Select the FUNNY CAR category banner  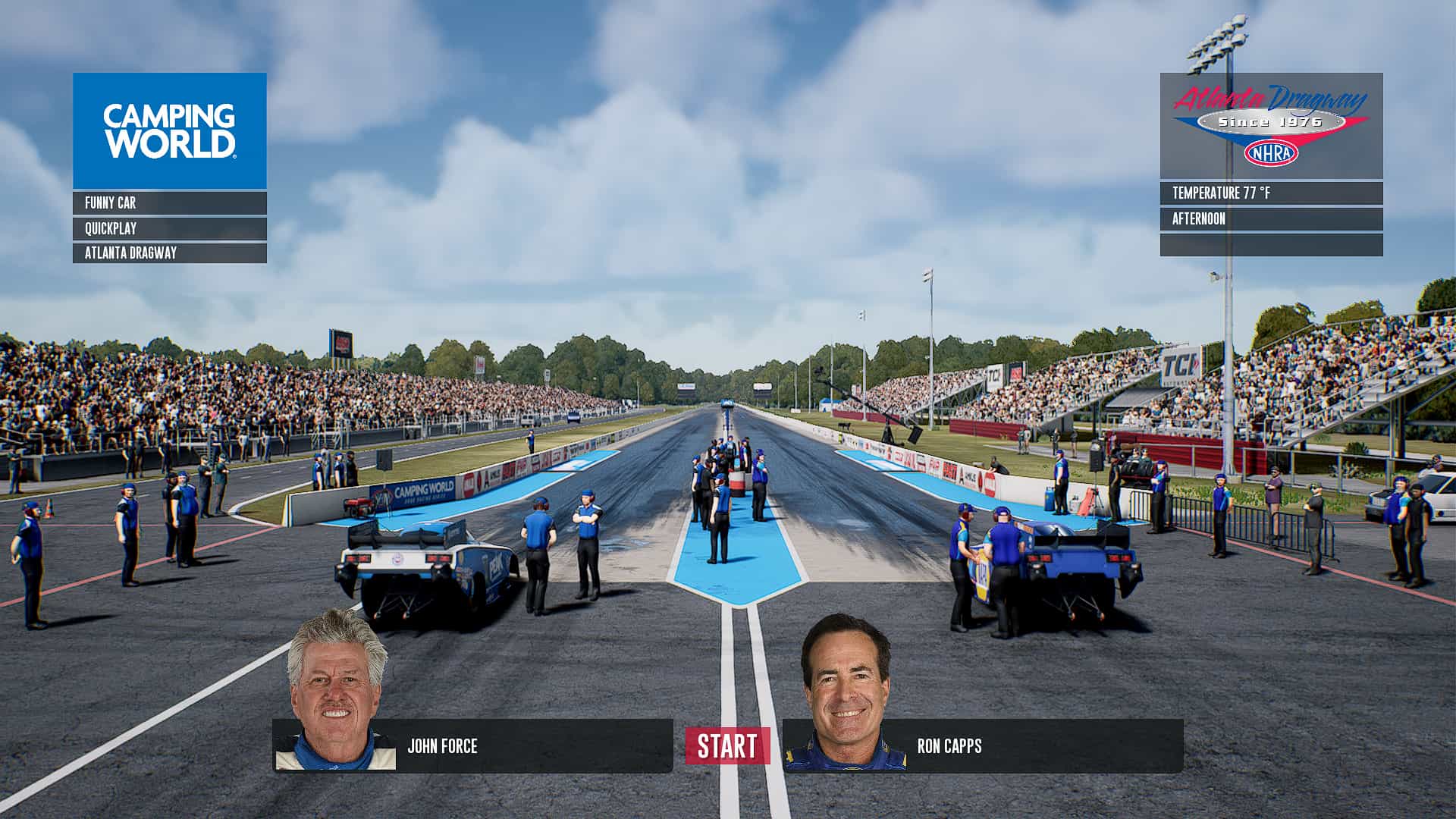(168, 202)
